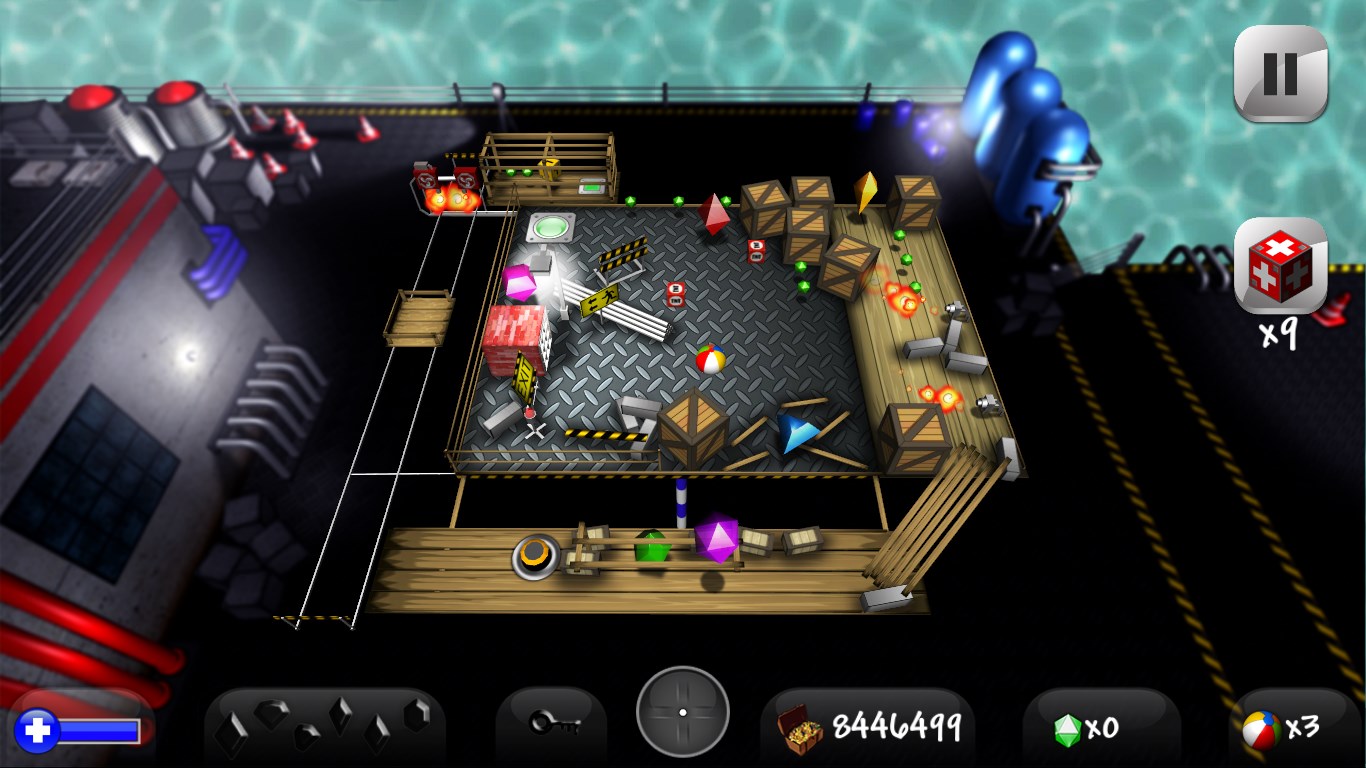The image size is (1366, 768).
Task: Click the pause button in the top-right corner
Action: point(1281,74)
